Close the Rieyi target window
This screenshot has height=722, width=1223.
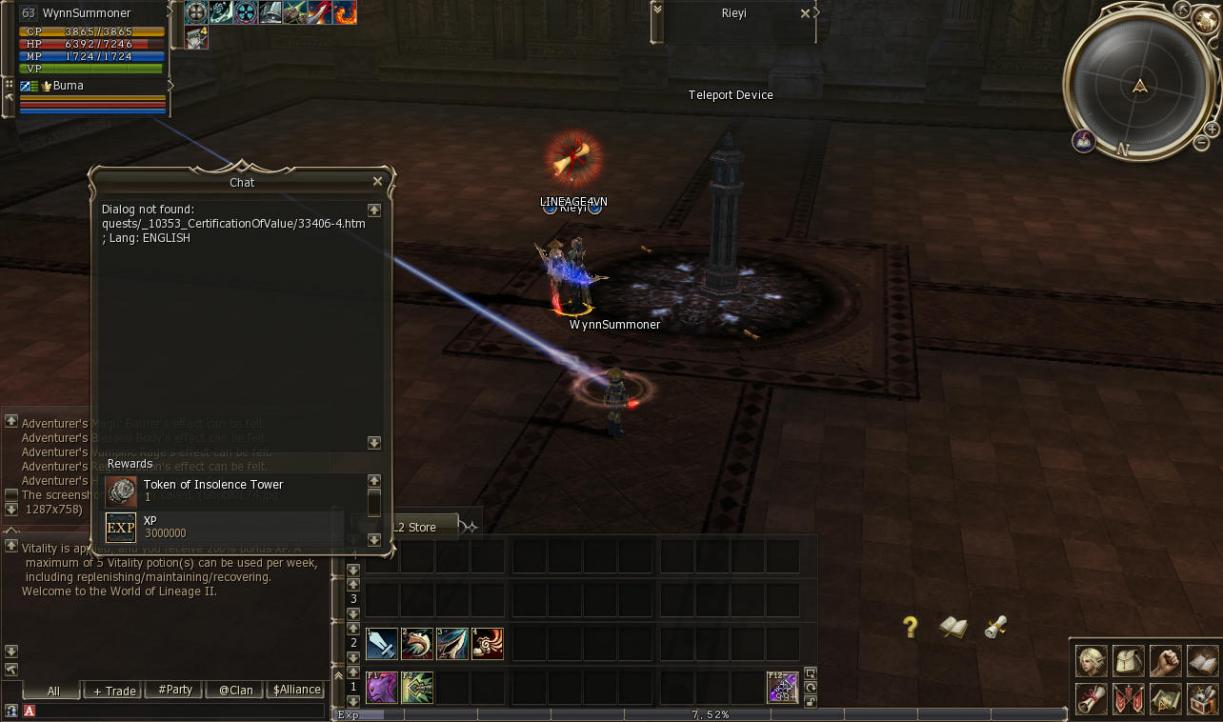click(x=805, y=14)
